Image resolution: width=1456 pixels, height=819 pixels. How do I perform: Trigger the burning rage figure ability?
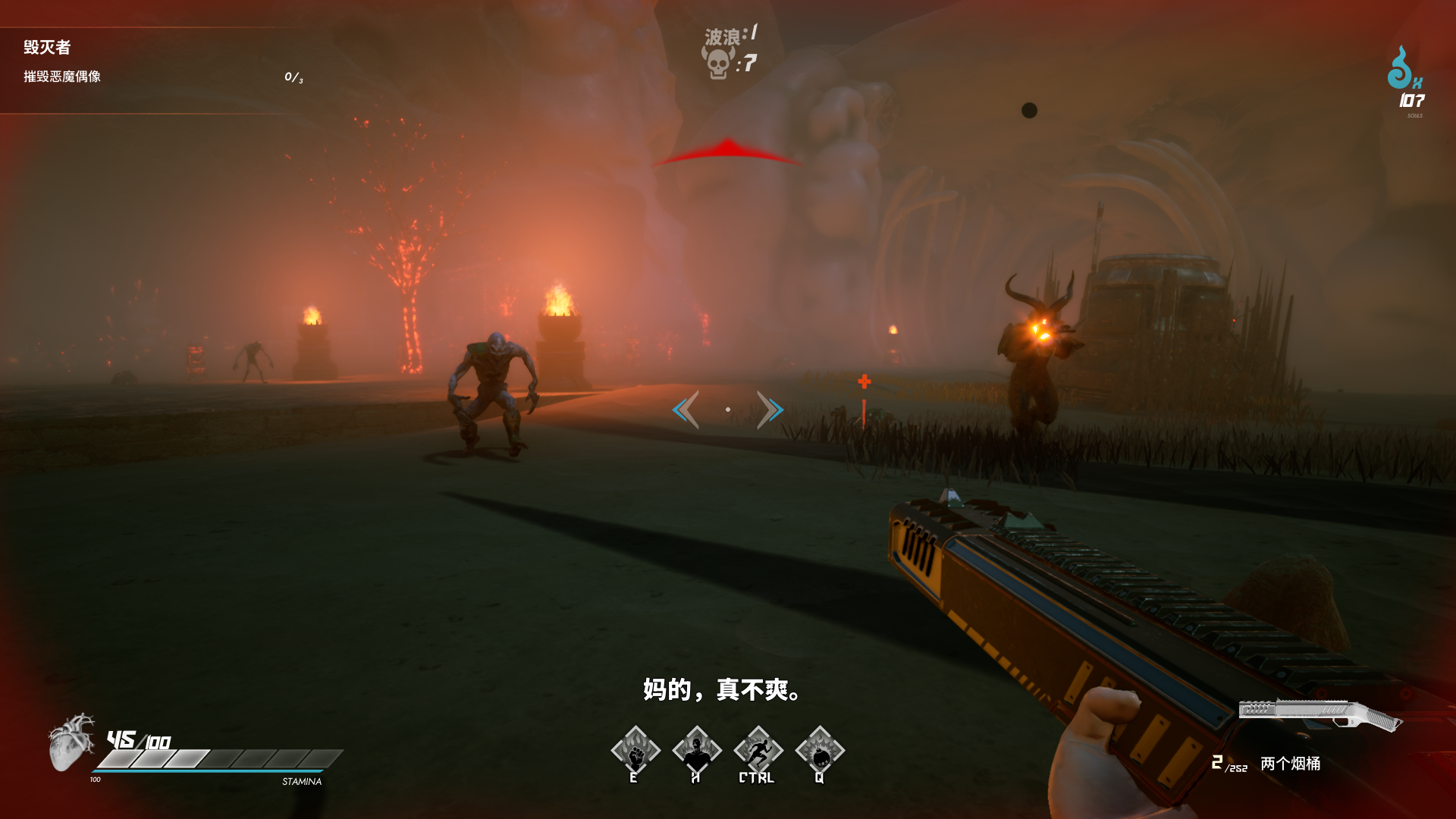[697, 751]
